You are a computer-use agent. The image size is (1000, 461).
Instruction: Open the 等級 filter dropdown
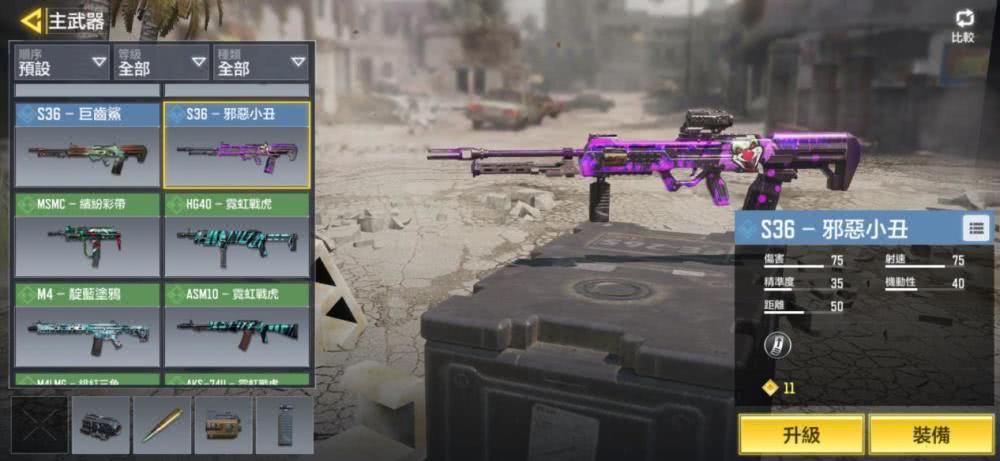tap(160, 64)
